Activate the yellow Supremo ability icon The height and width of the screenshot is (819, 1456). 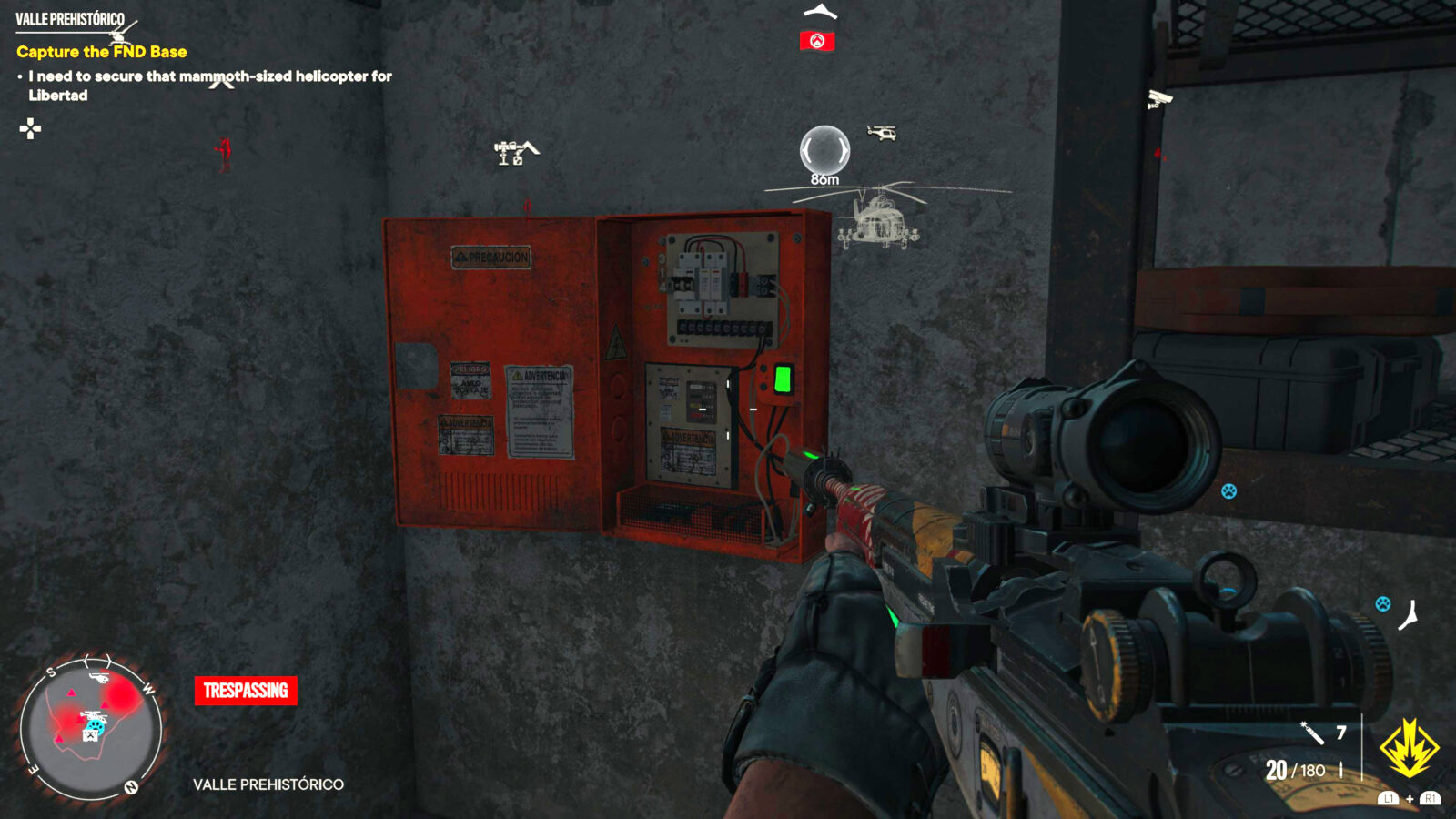tap(1409, 748)
